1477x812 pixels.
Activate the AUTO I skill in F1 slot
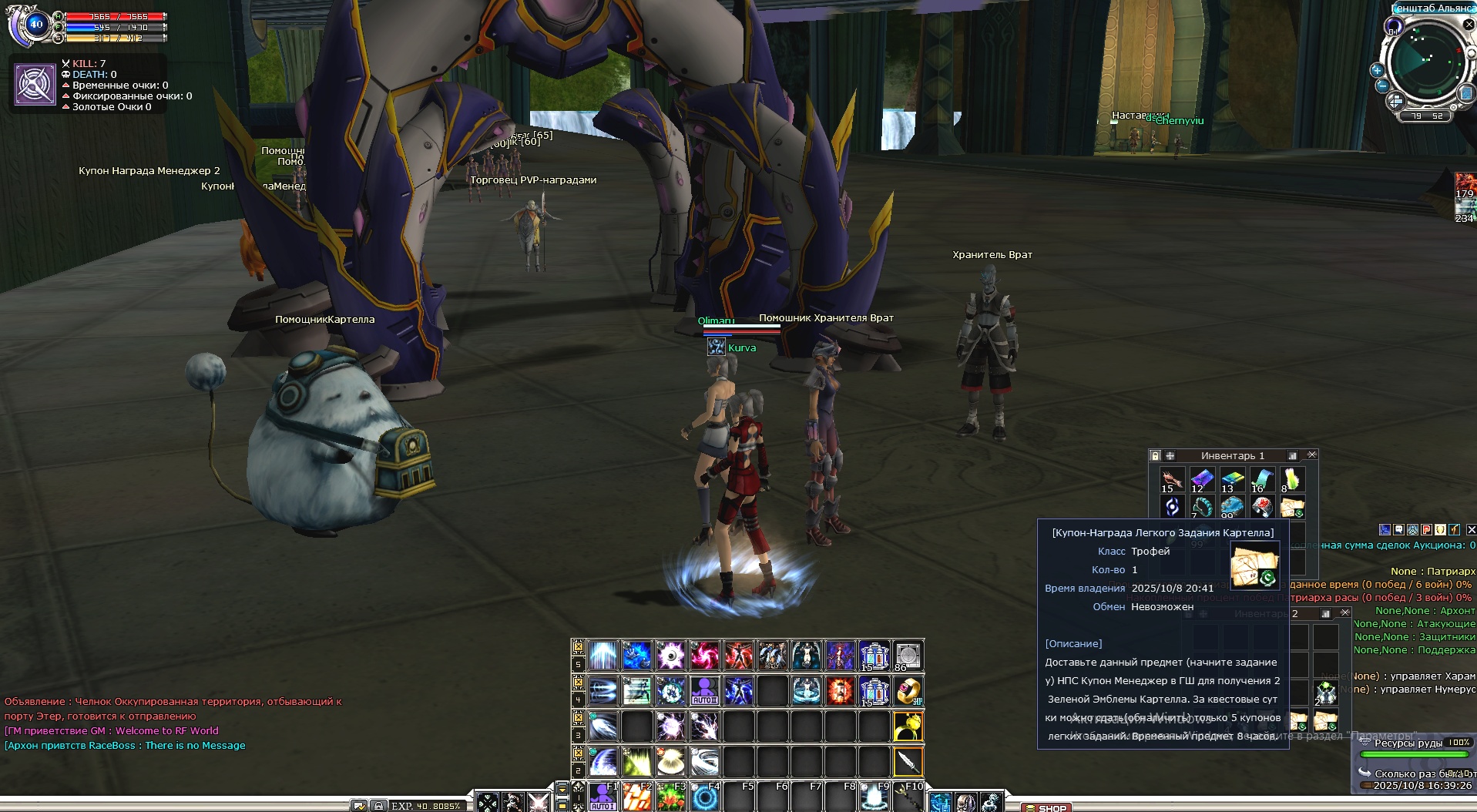click(x=603, y=797)
